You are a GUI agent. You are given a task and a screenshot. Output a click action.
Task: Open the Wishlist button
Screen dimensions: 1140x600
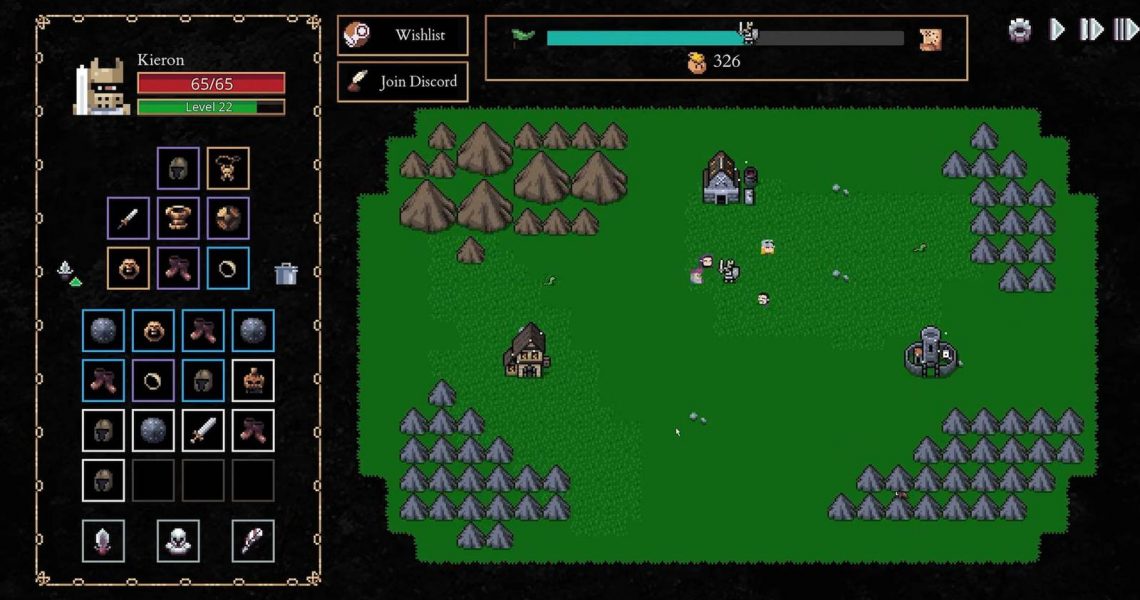tap(402, 35)
